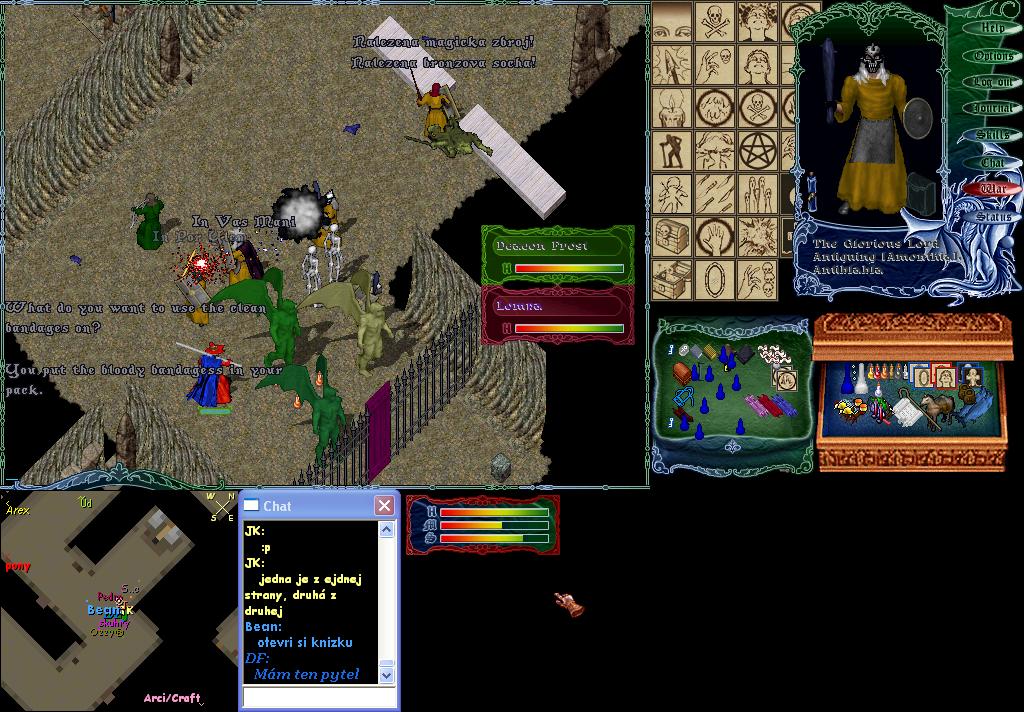Open the Options menu
Viewport: 1024px width, 712px height.
click(992, 56)
